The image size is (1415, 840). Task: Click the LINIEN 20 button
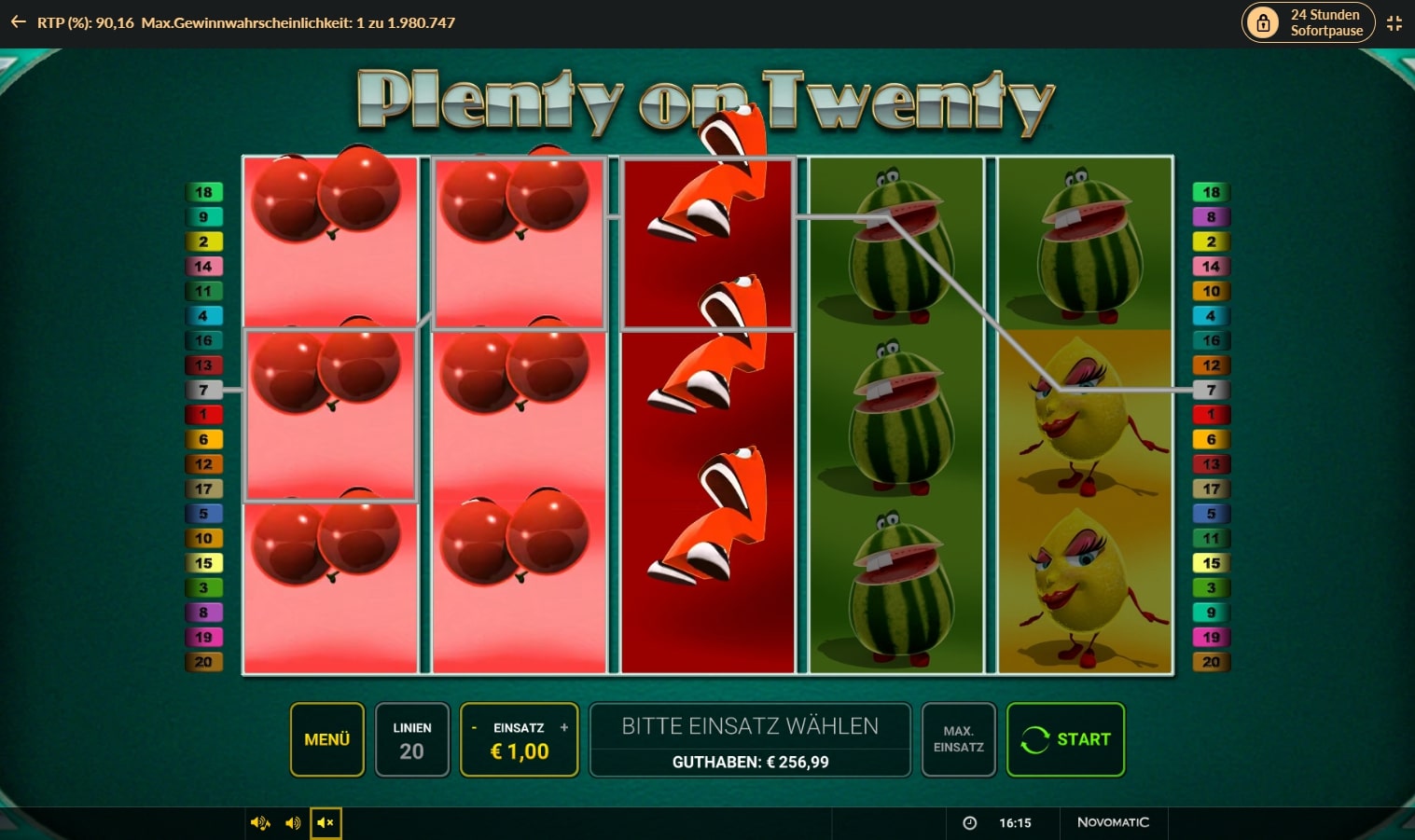(x=412, y=739)
